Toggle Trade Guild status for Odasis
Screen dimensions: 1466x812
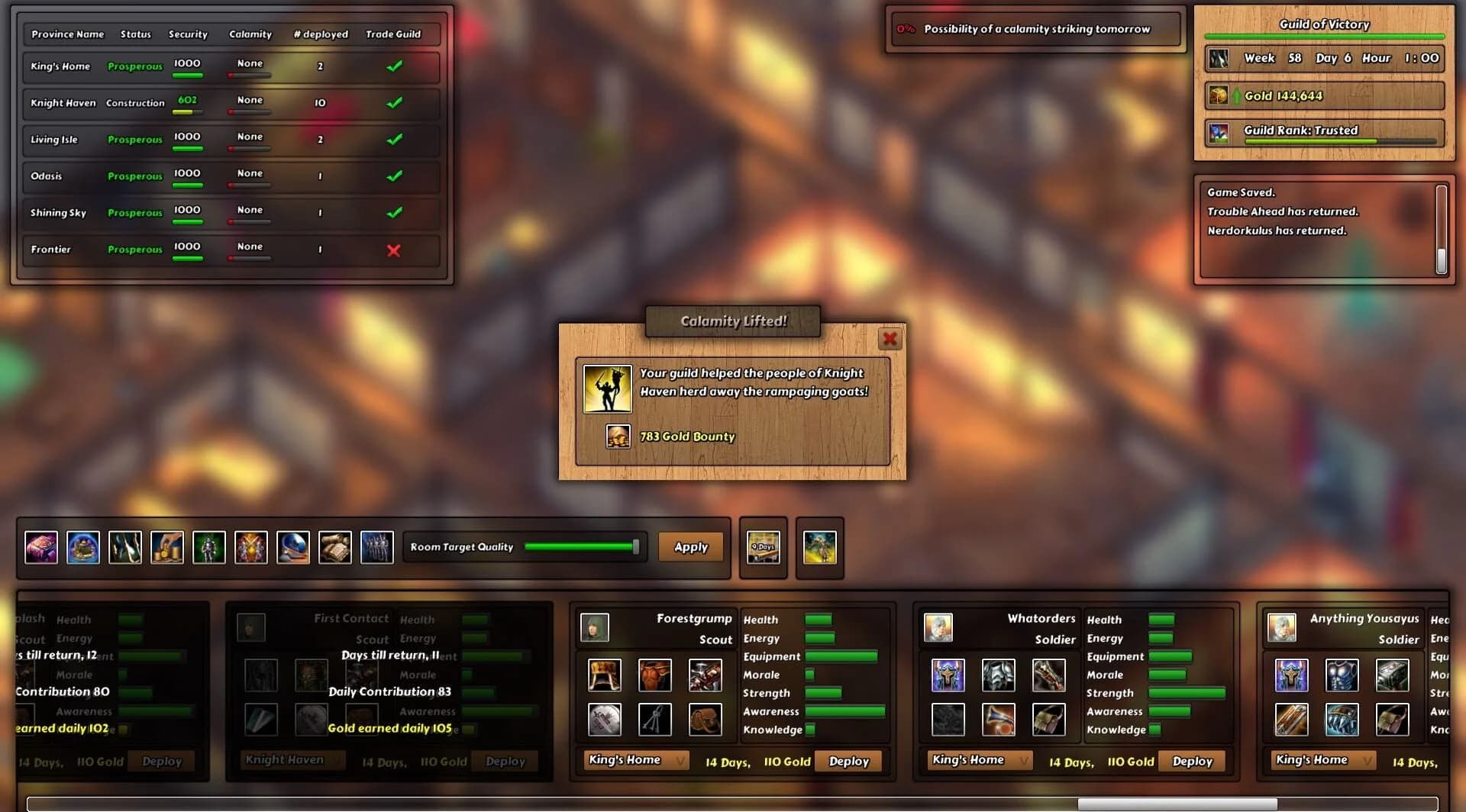coord(395,176)
